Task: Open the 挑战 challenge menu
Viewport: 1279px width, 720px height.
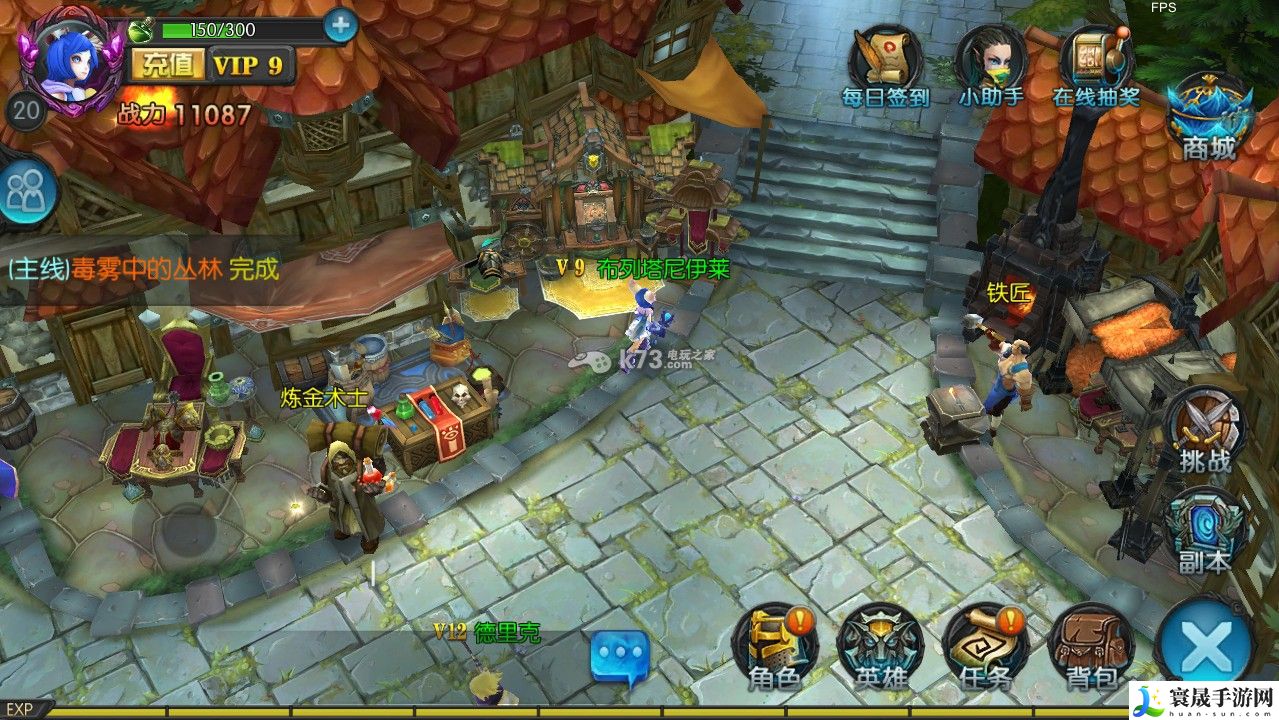Action: pos(1204,432)
